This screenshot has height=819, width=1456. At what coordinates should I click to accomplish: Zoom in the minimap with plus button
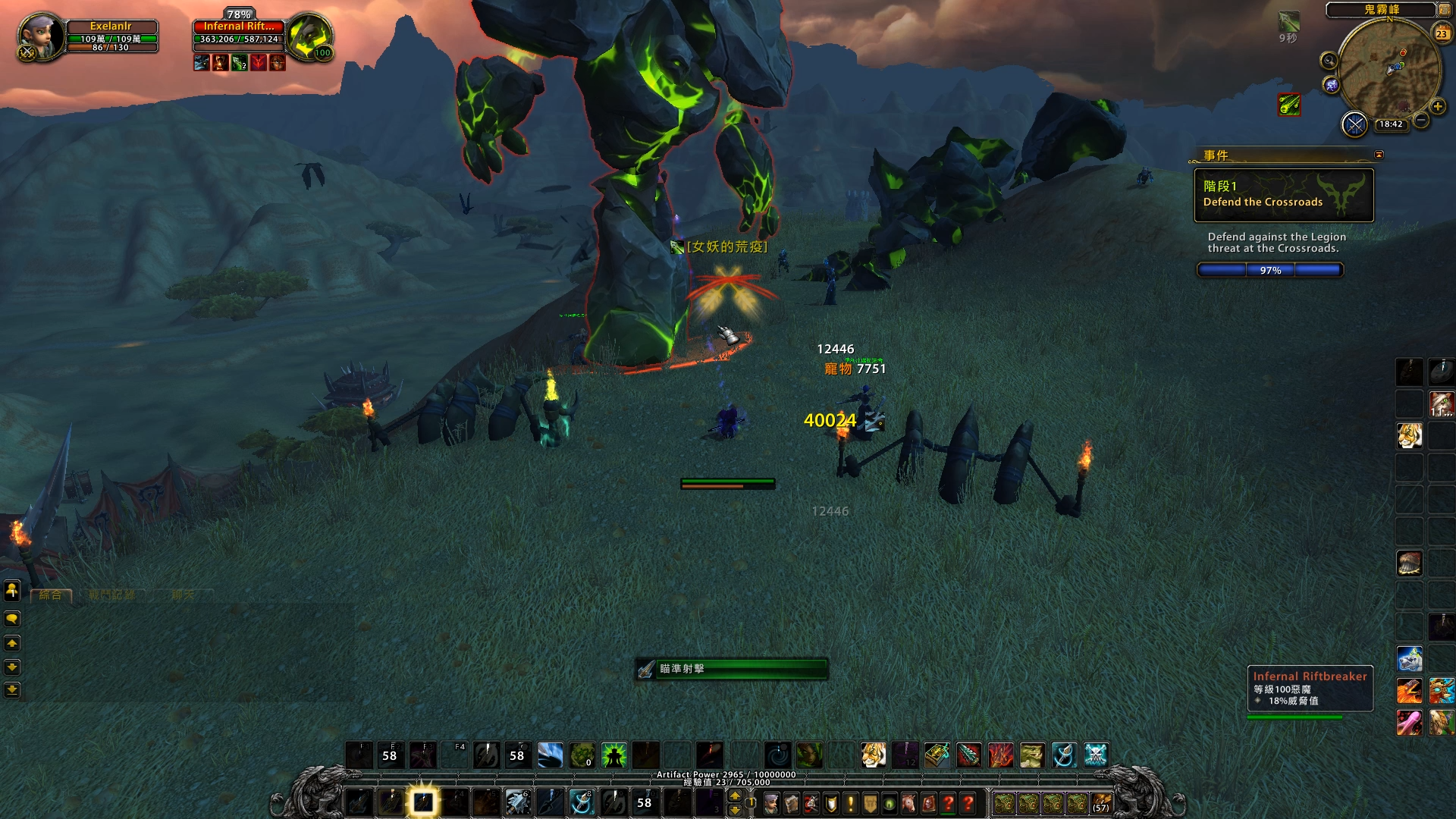click(1438, 106)
